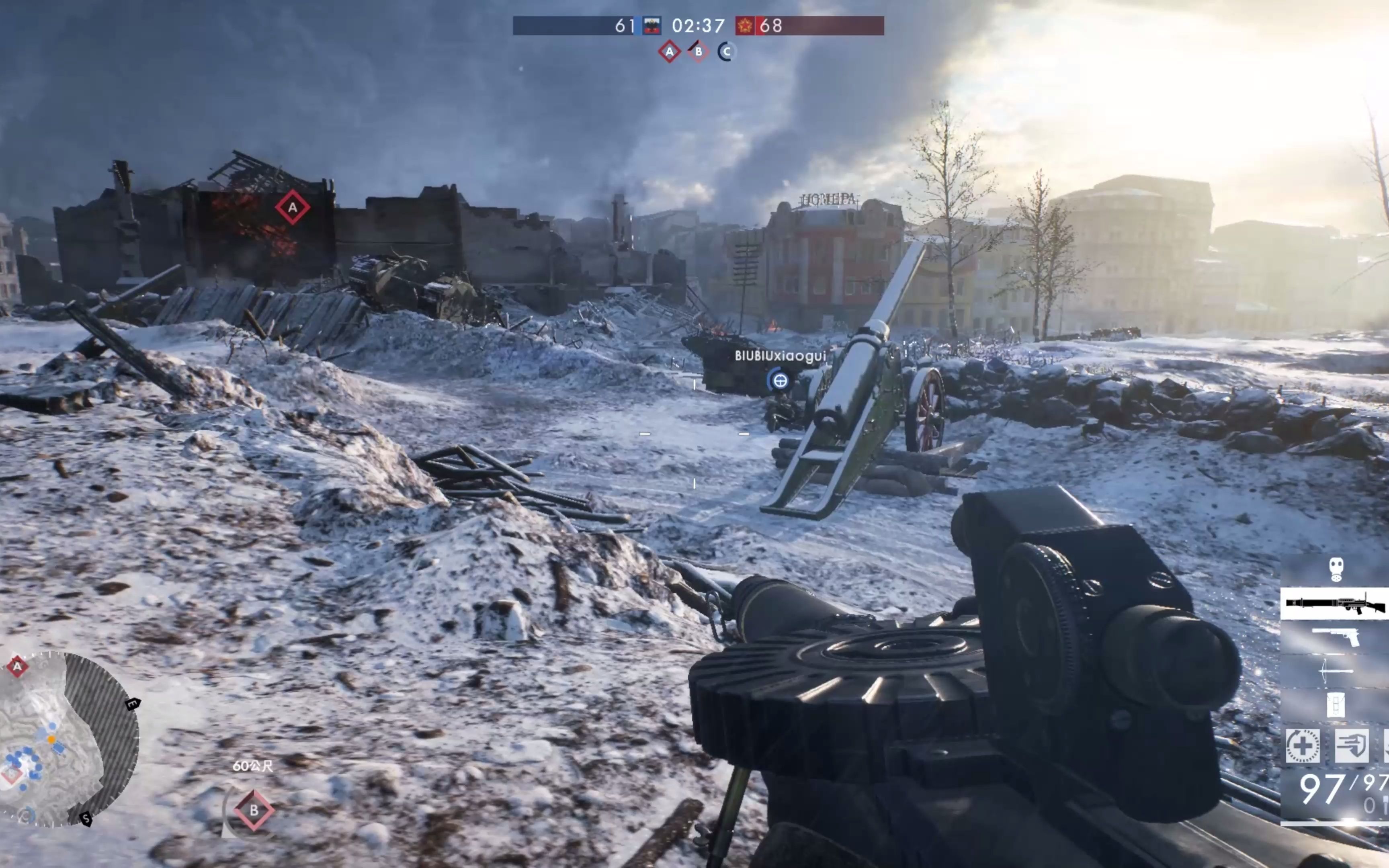Select the A marker on the minimap

[x=17, y=667]
